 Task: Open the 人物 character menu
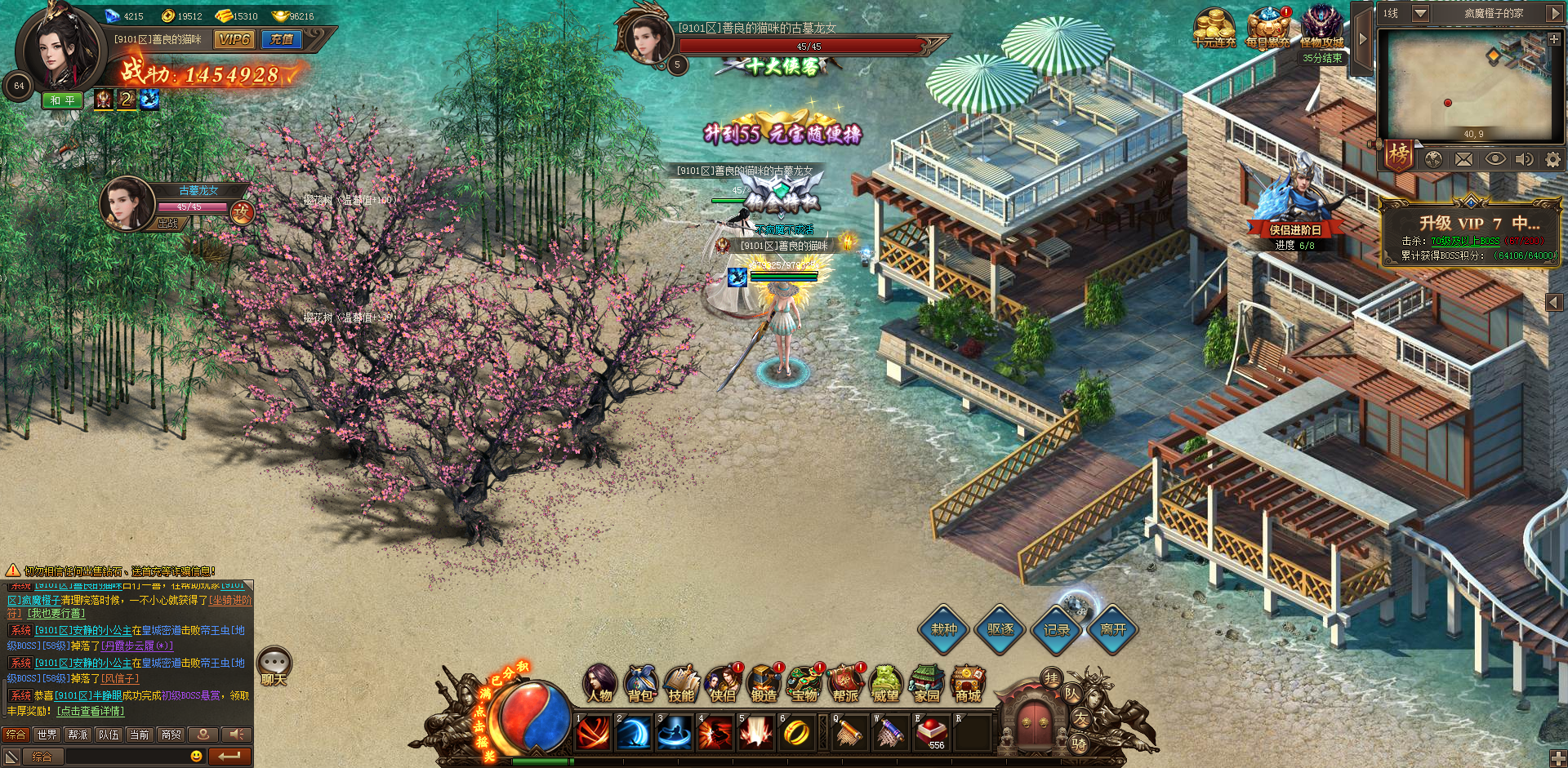coord(600,684)
